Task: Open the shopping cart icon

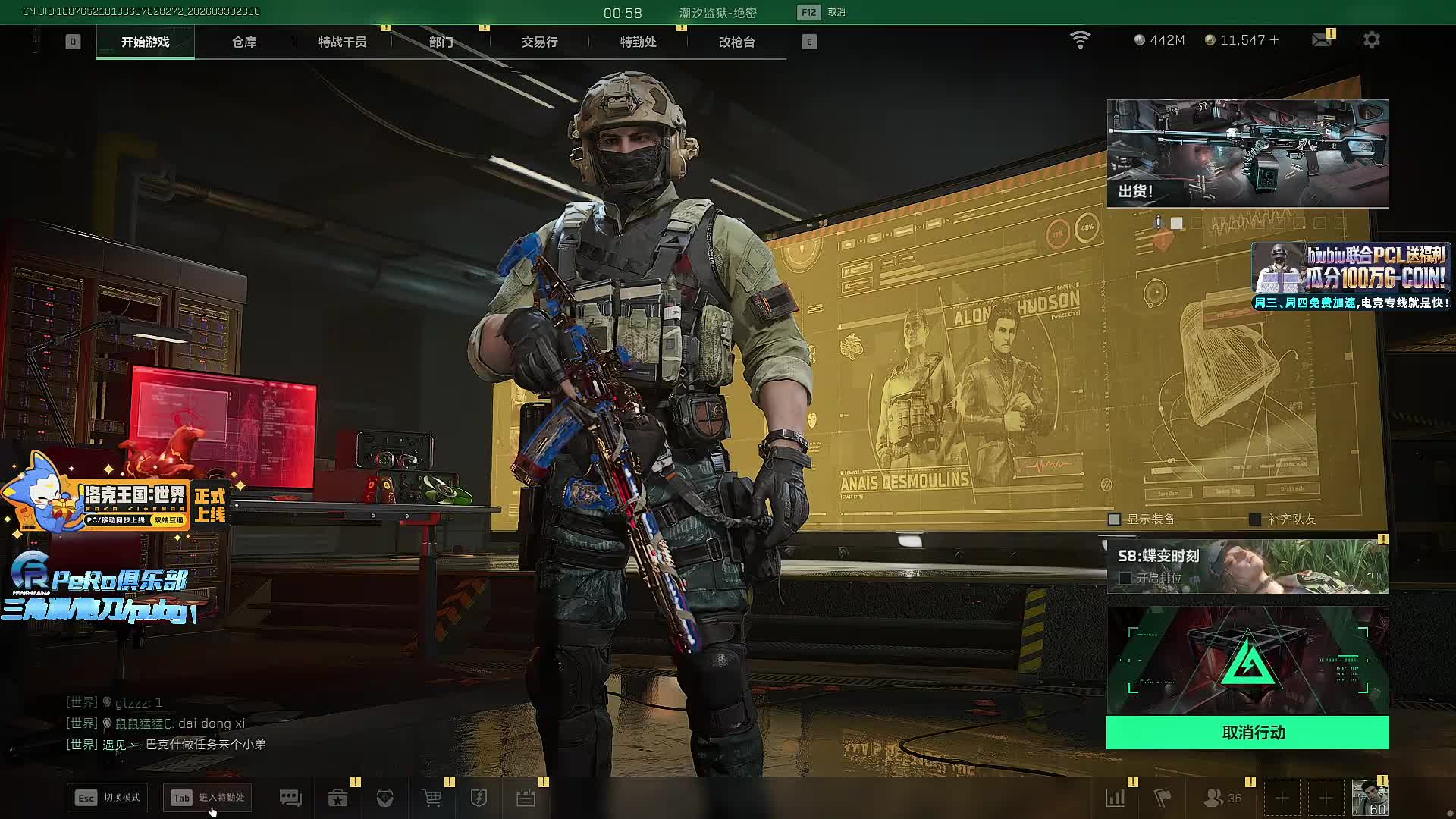Action: [431, 798]
